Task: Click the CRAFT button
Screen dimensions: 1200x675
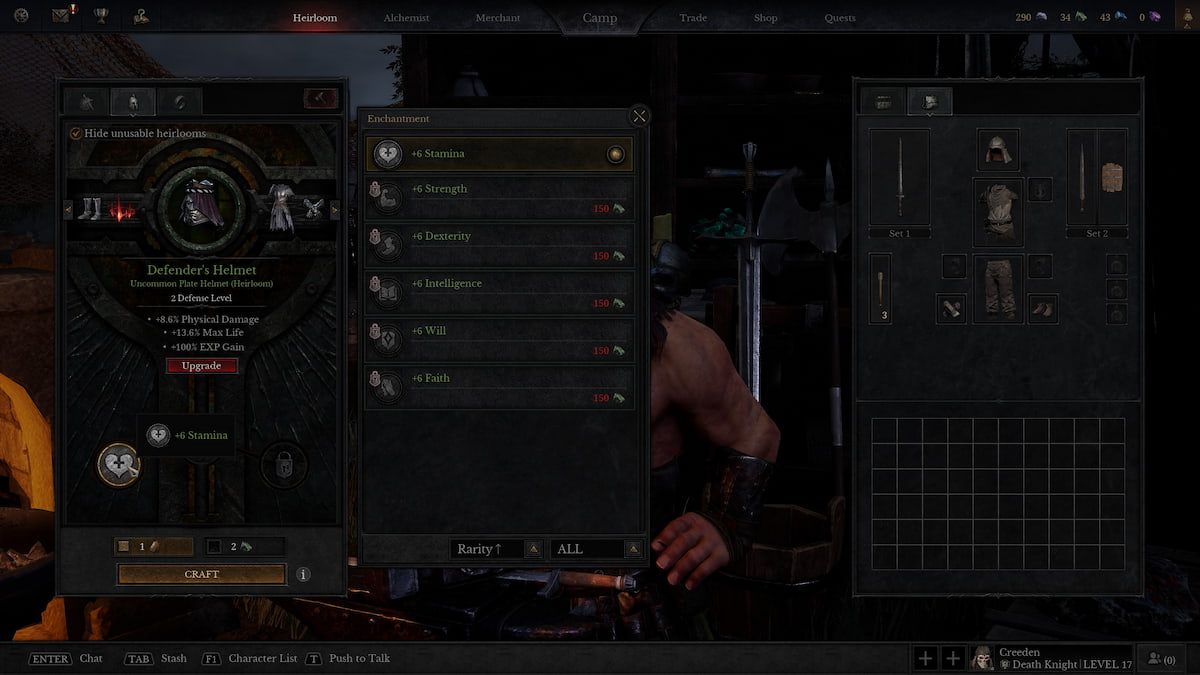Action: click(202, 574)
